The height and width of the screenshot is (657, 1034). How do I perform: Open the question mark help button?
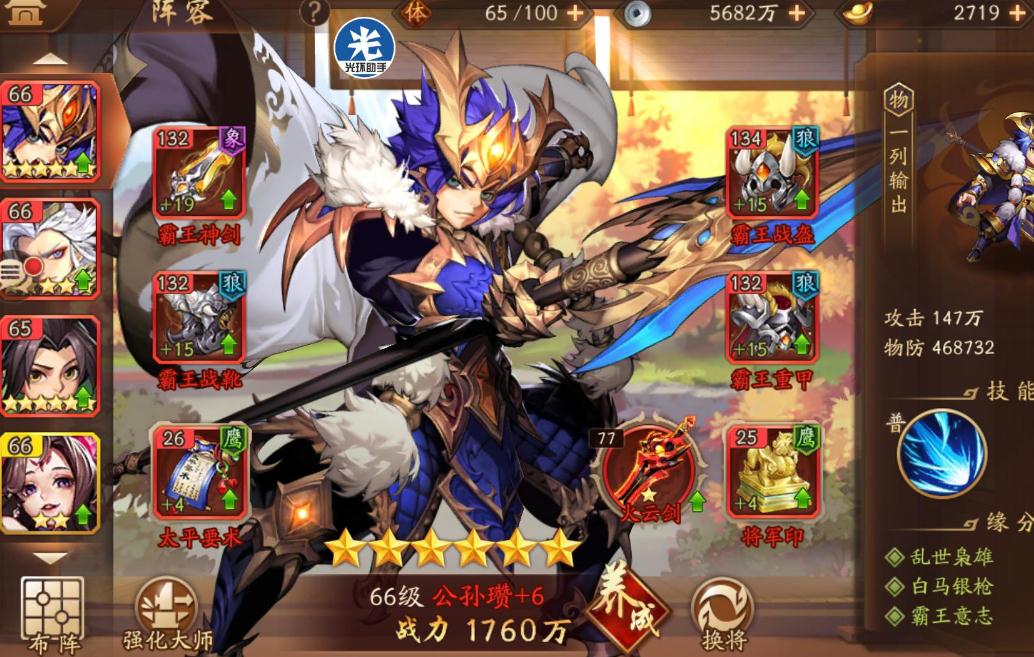coord(315,13)
